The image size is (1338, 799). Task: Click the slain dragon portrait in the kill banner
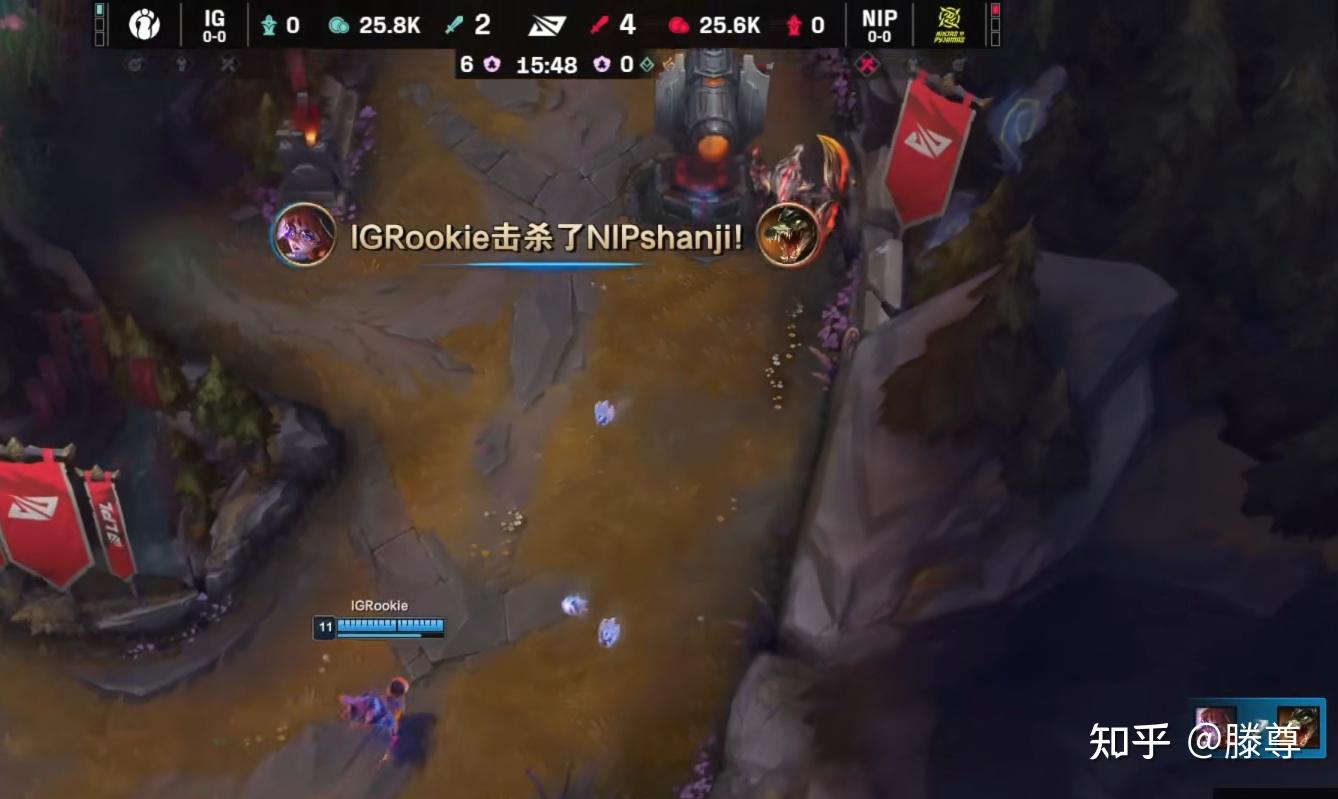pyautogui.click(x=789, y=238)
